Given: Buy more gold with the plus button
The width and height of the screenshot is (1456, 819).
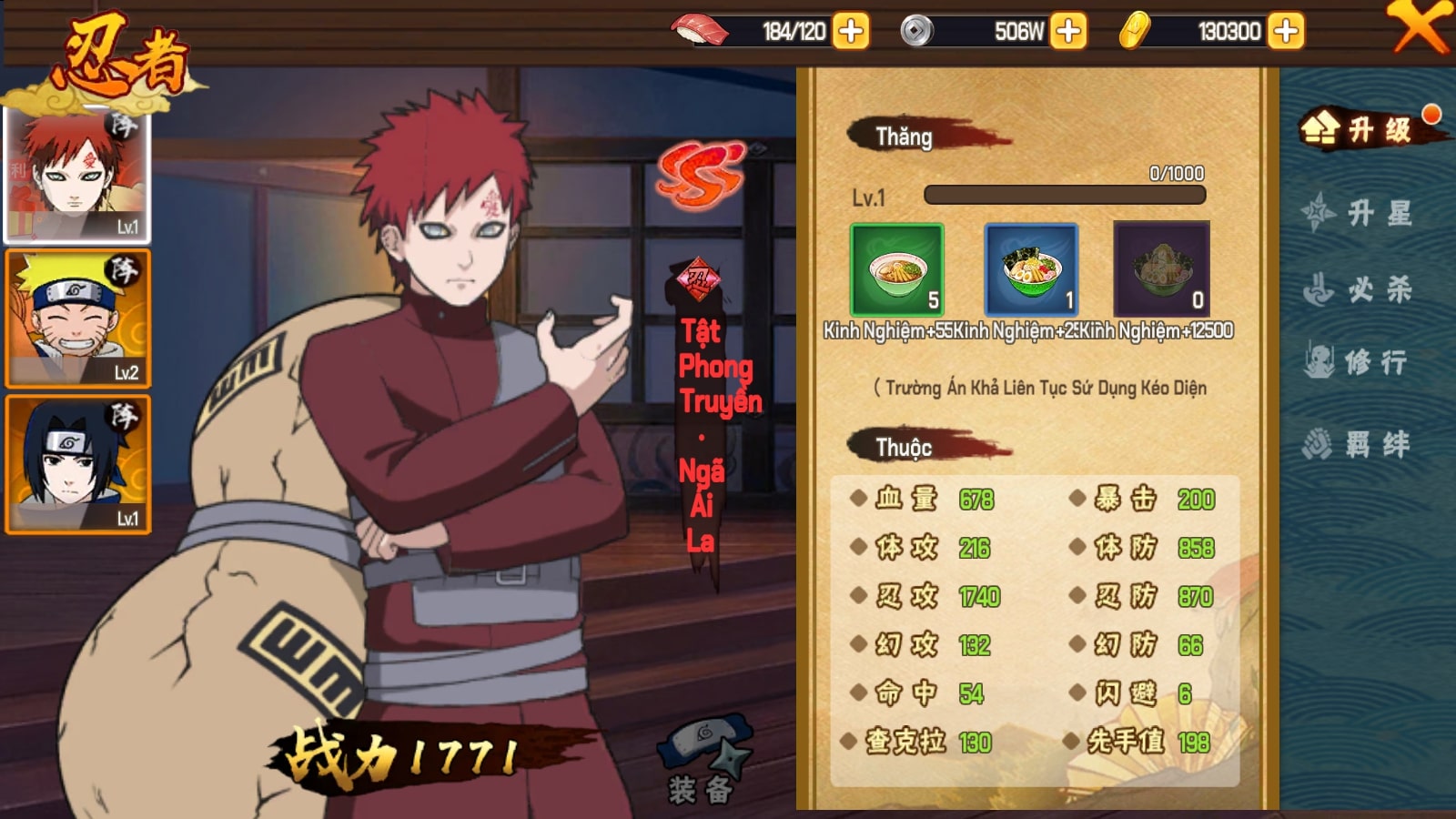Looking at the screenshot, I should coord(1285,31).
